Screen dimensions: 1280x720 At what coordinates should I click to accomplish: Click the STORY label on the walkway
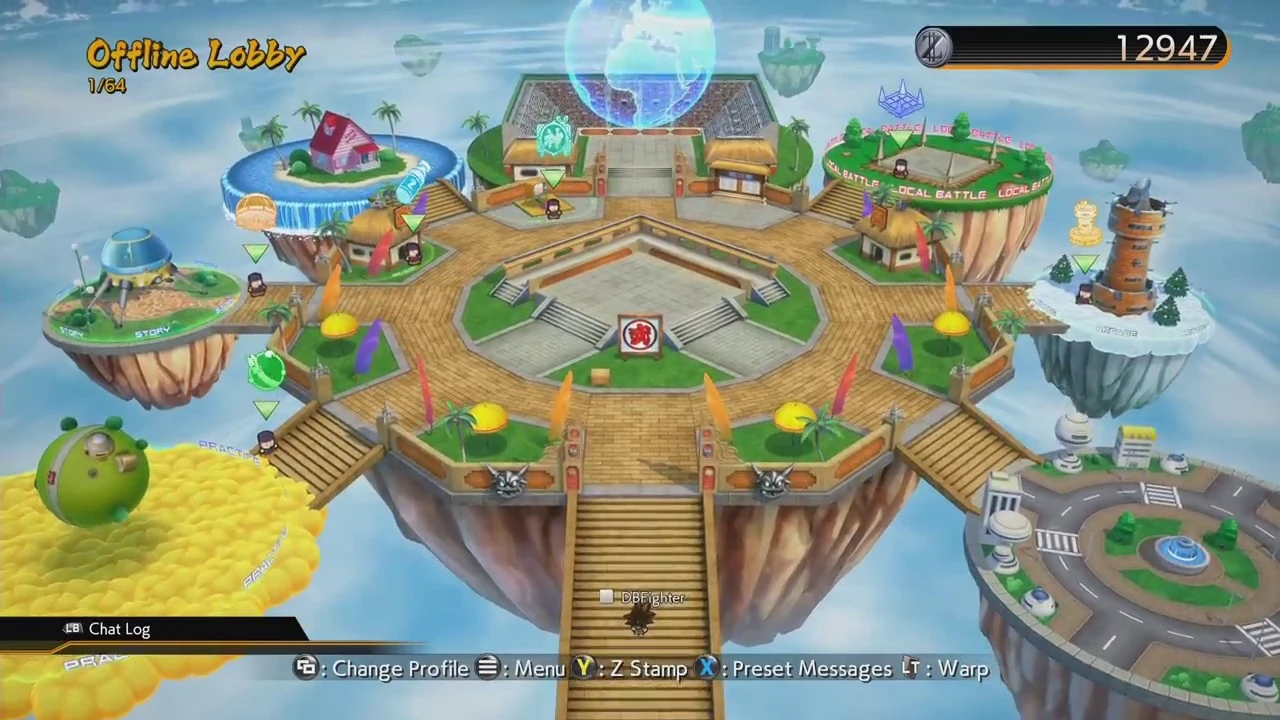click(x=150, y=330)
